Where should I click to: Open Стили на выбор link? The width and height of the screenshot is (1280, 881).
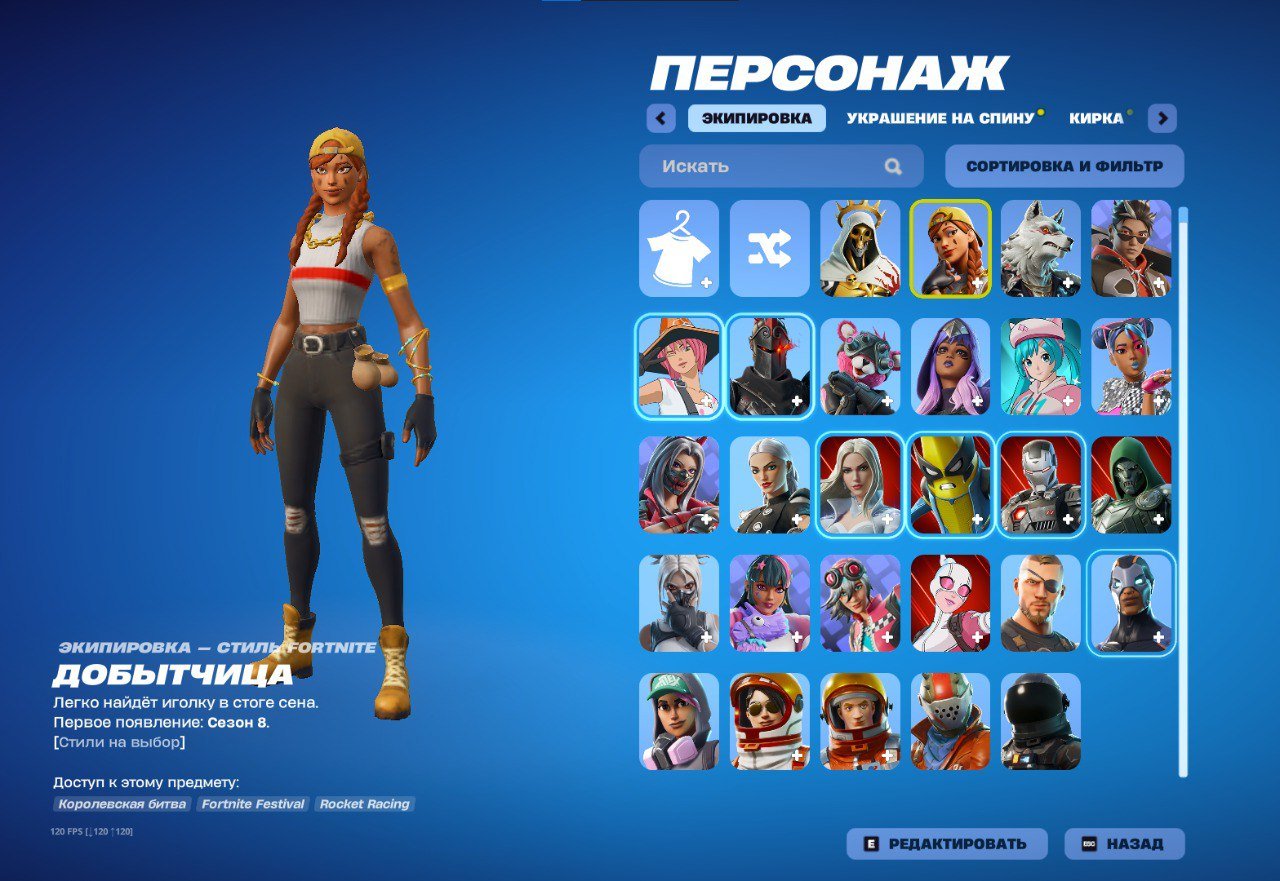point(120,741)
